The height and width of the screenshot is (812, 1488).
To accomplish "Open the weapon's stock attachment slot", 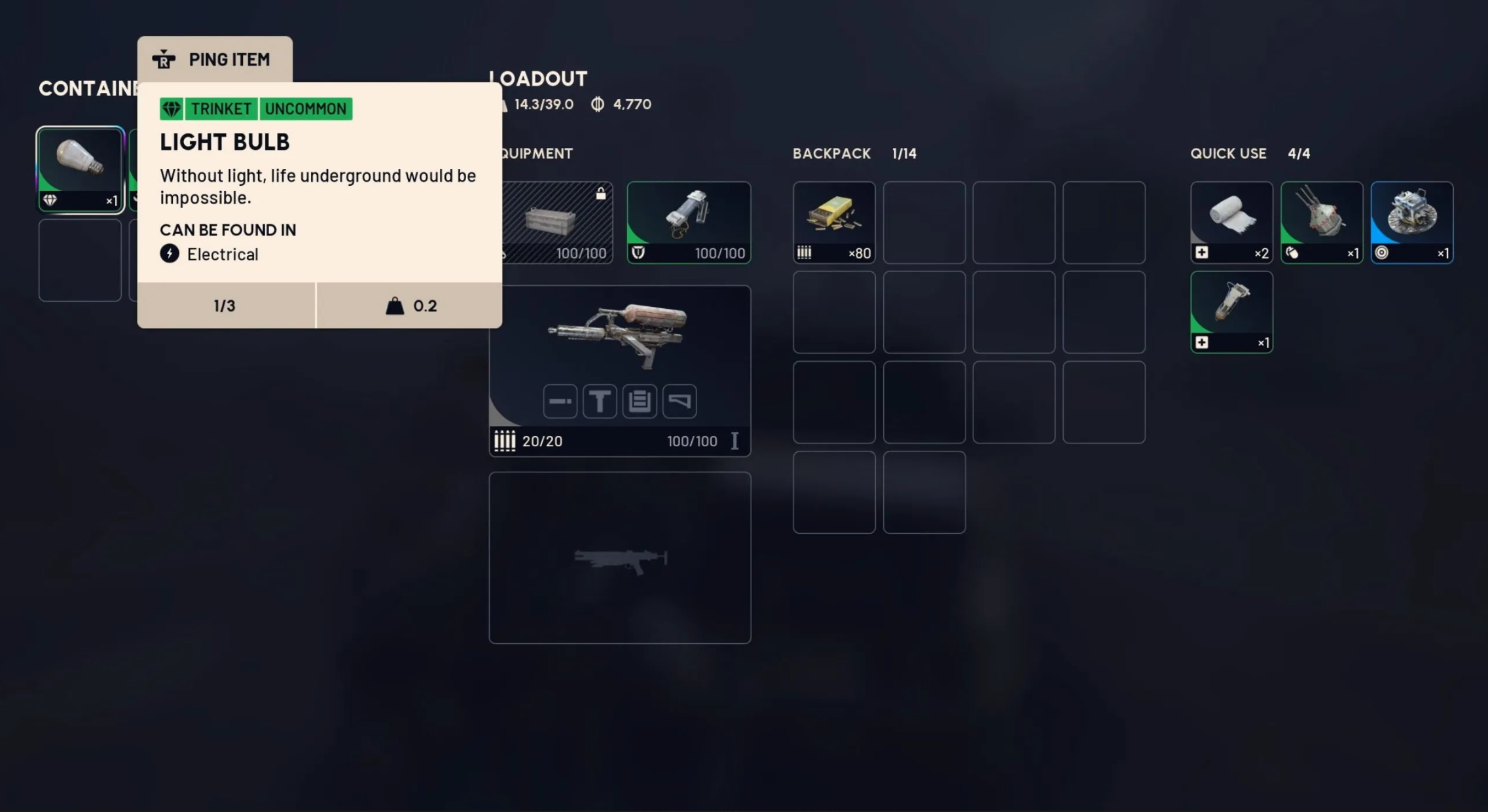I will point(680,401).
